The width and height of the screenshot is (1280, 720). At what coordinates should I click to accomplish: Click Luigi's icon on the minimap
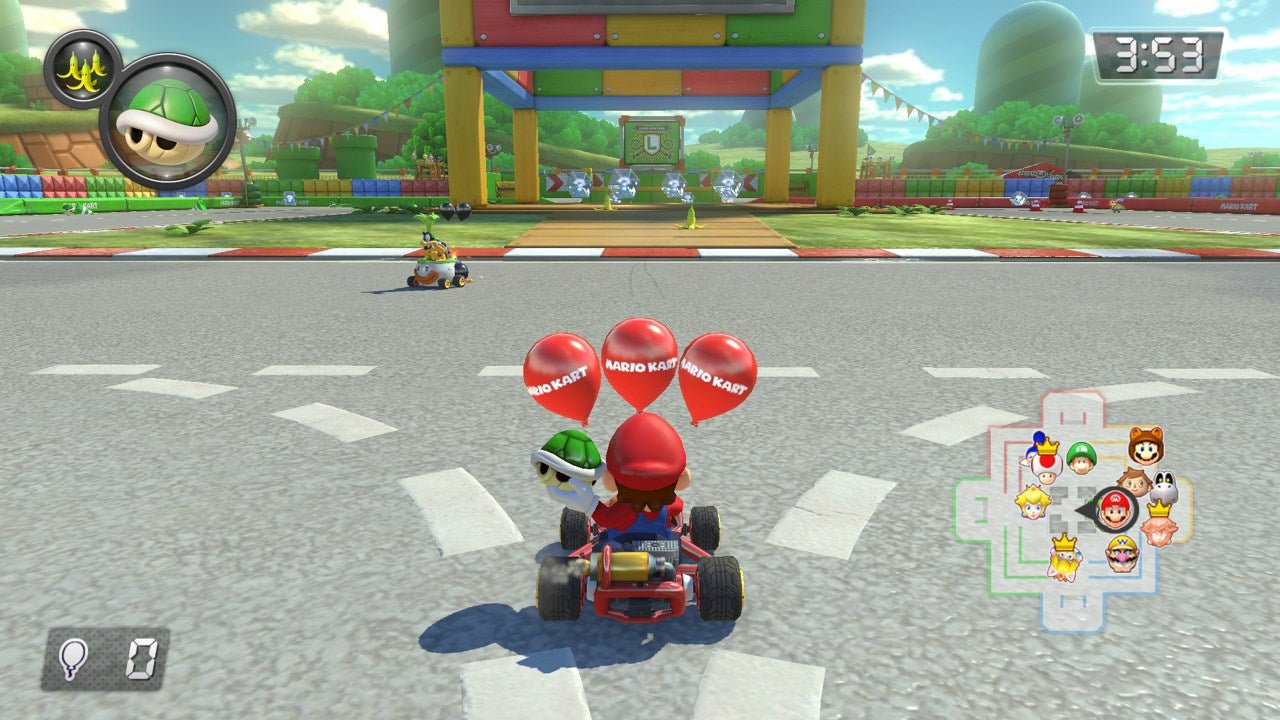1082,460
